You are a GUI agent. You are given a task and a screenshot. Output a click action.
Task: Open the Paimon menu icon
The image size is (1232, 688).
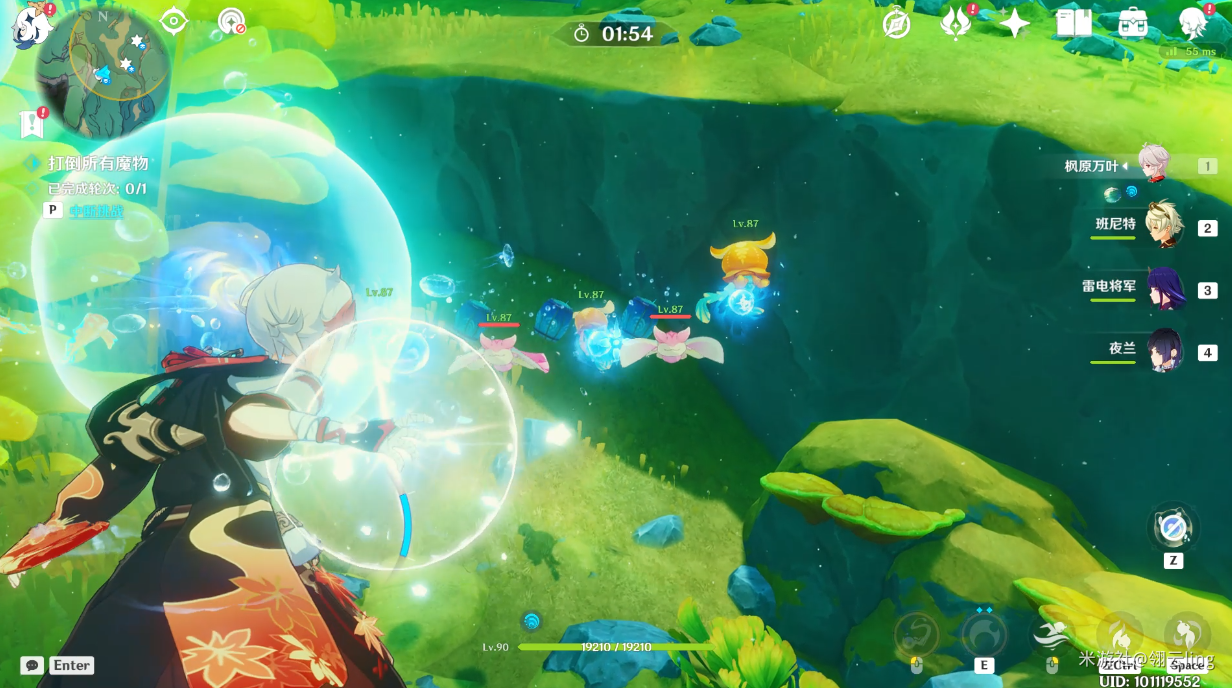click(x=30, y=25)
